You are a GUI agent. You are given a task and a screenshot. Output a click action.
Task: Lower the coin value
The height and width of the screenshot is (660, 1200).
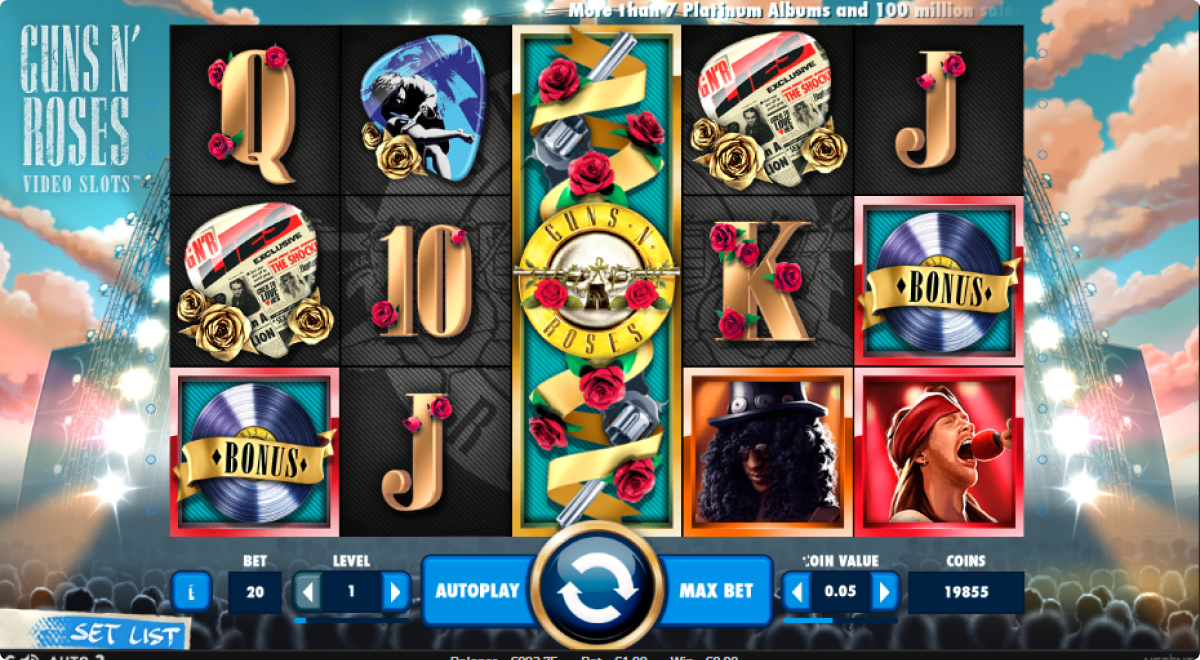pyautogui.click(x=797, y=592)
